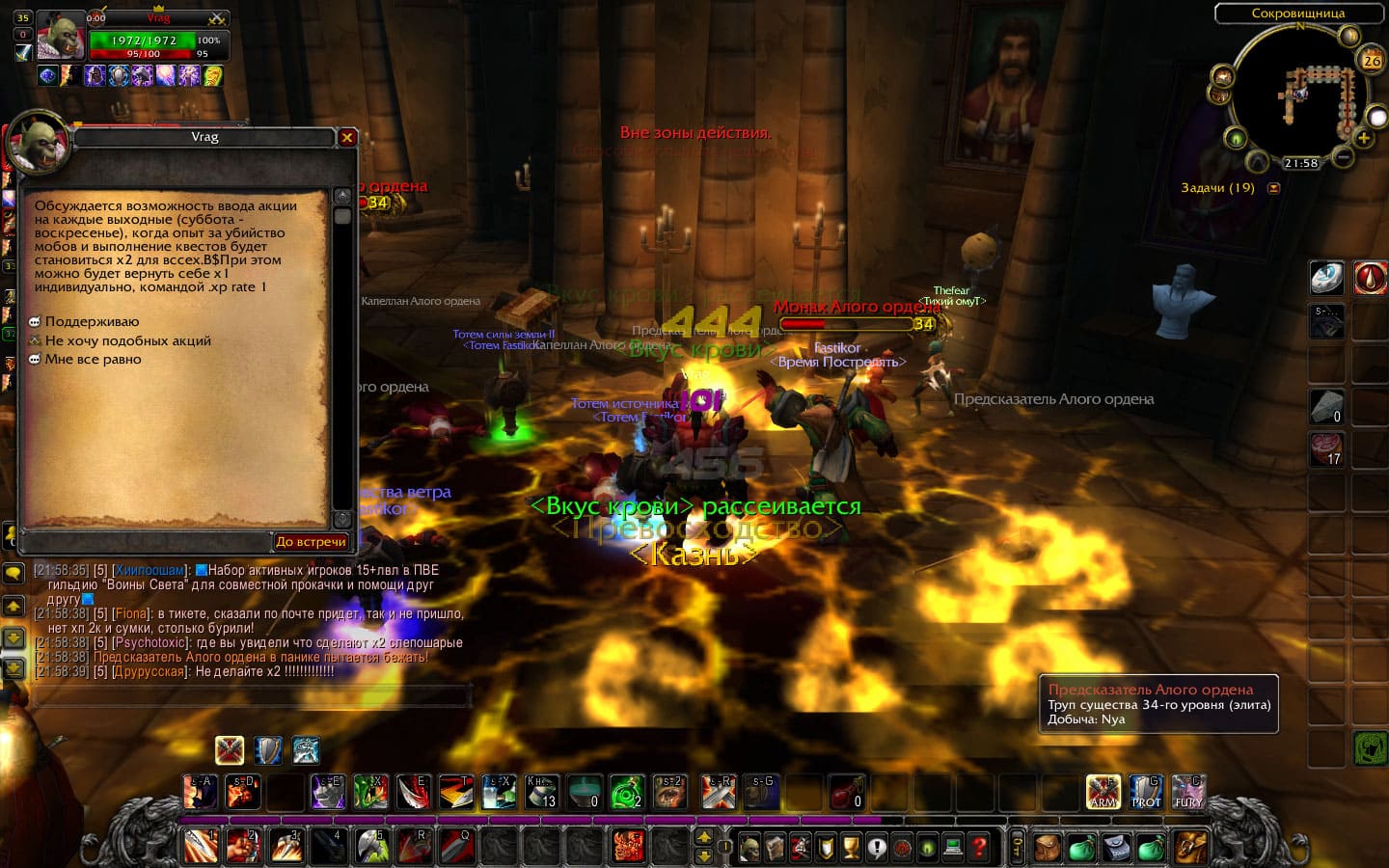The height and width of the screenshot is (868, 1389).
Task: Close the Vrag gossip window
Action: click(x=347, y=138)
